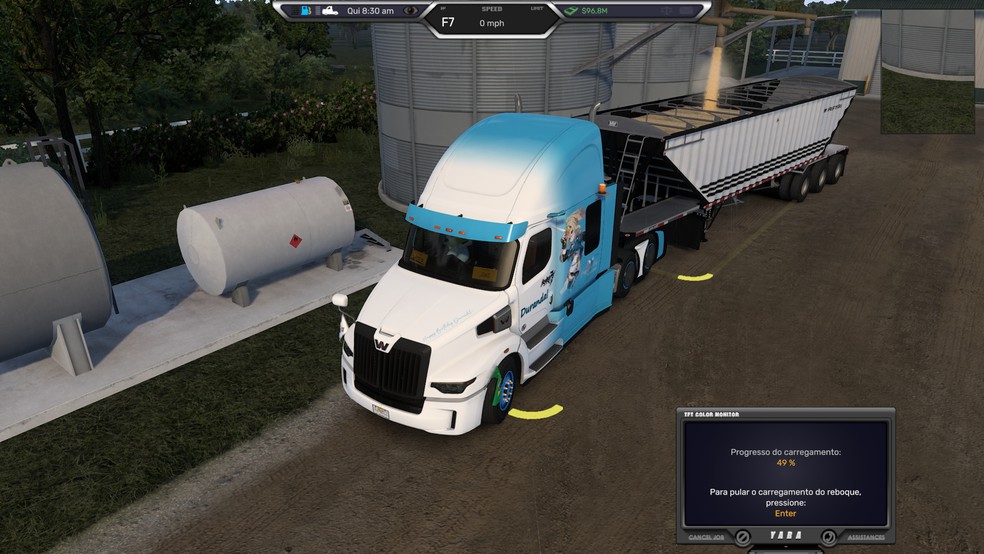Screen dimensions: 984x554
Task: Click the top-right camera preview inset
Action: 927,71
